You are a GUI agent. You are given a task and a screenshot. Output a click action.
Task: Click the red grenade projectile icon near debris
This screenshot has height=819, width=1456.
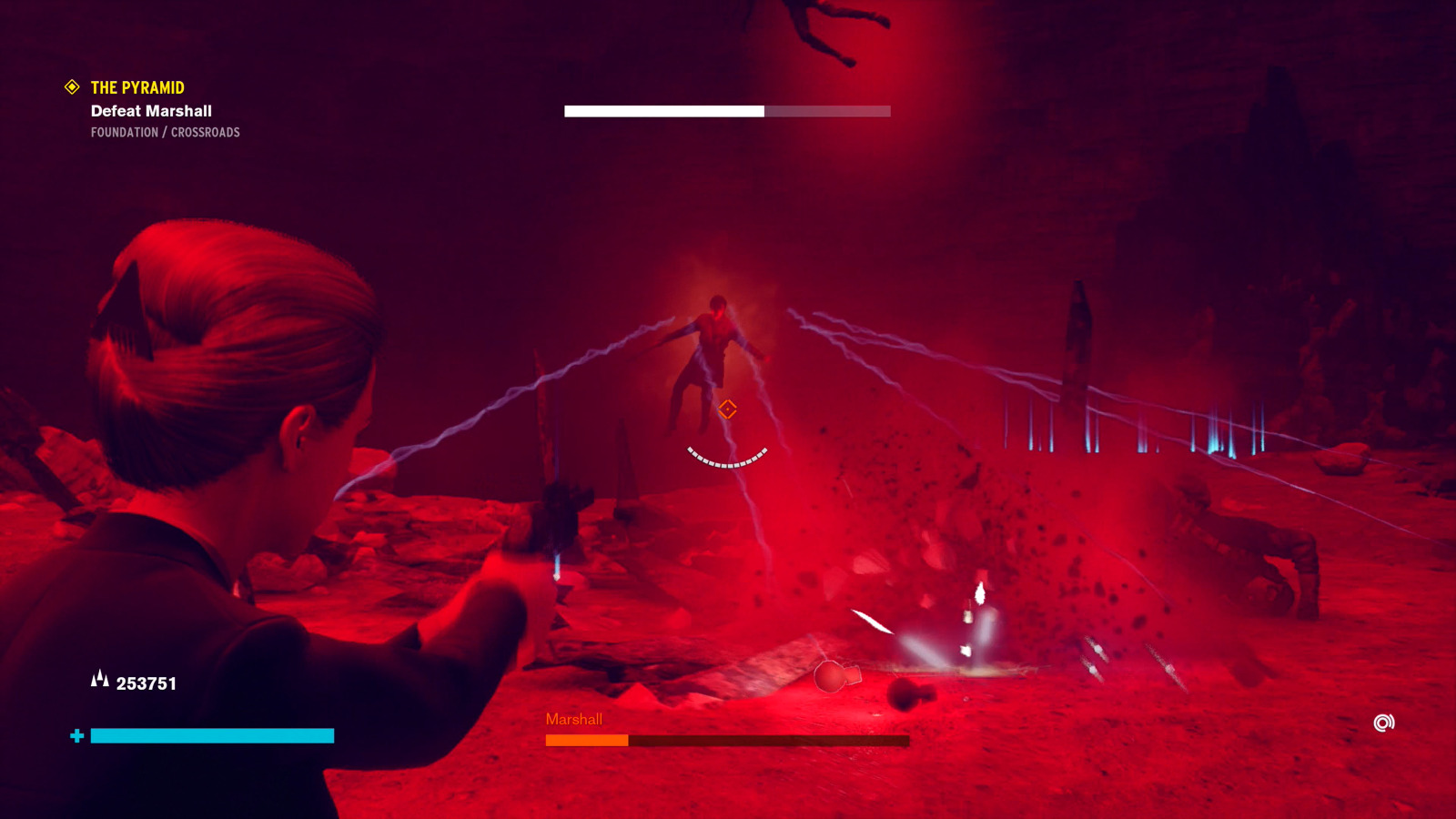point(830,677)
